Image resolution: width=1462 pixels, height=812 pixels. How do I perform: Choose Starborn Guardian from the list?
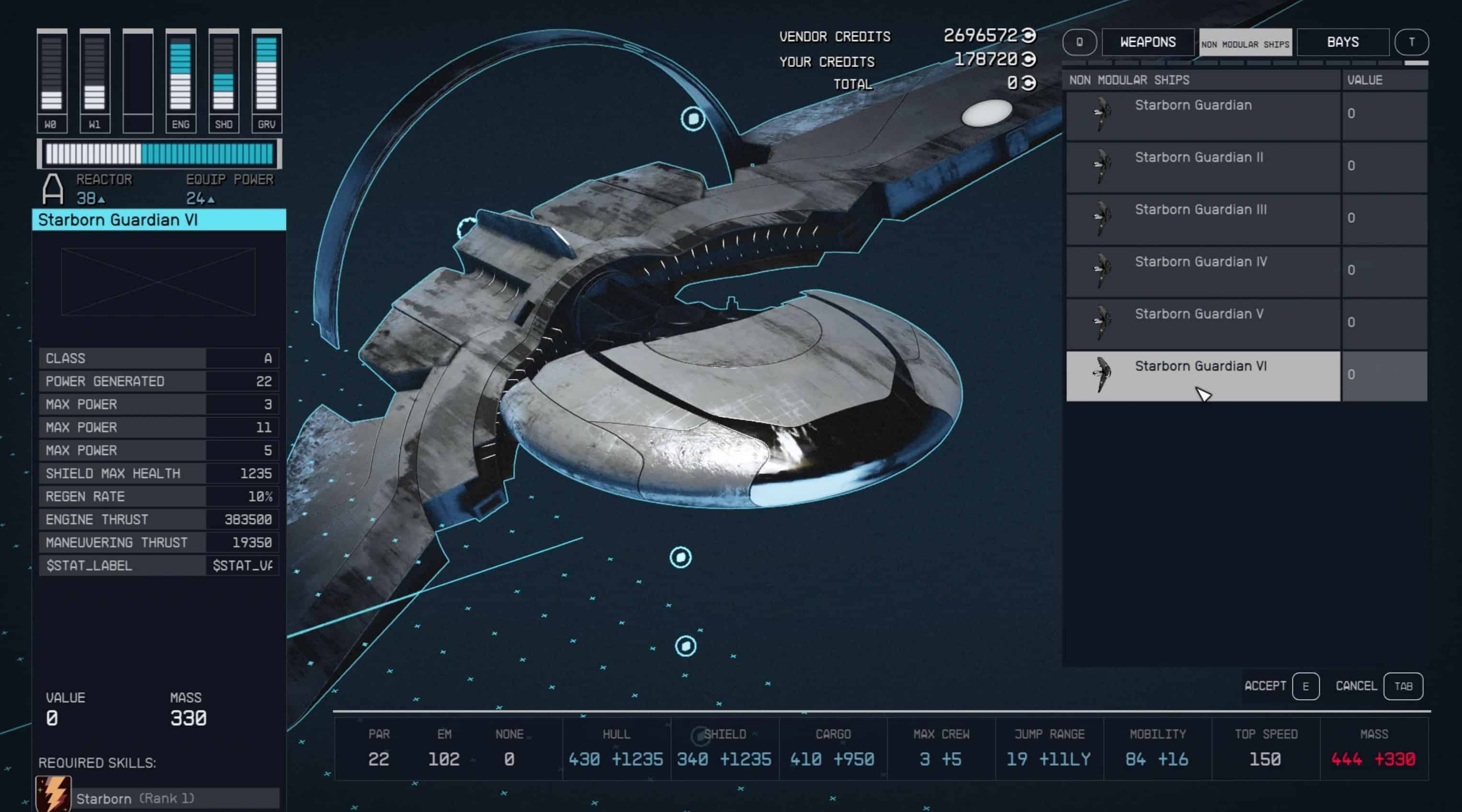point(1203,114)
